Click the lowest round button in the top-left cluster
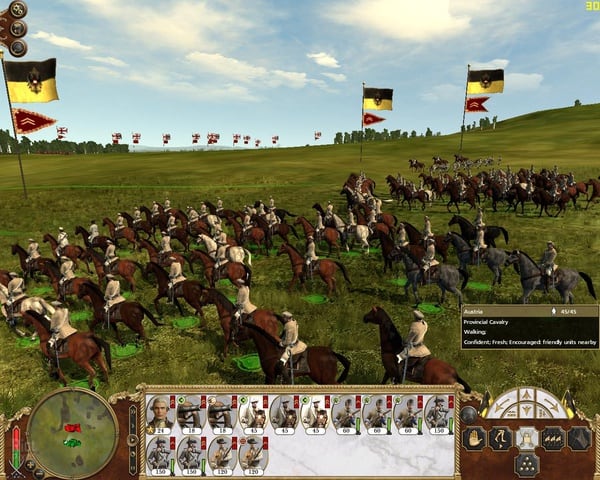The width and height of the screenshot is (600, 480). pos(18,47)
